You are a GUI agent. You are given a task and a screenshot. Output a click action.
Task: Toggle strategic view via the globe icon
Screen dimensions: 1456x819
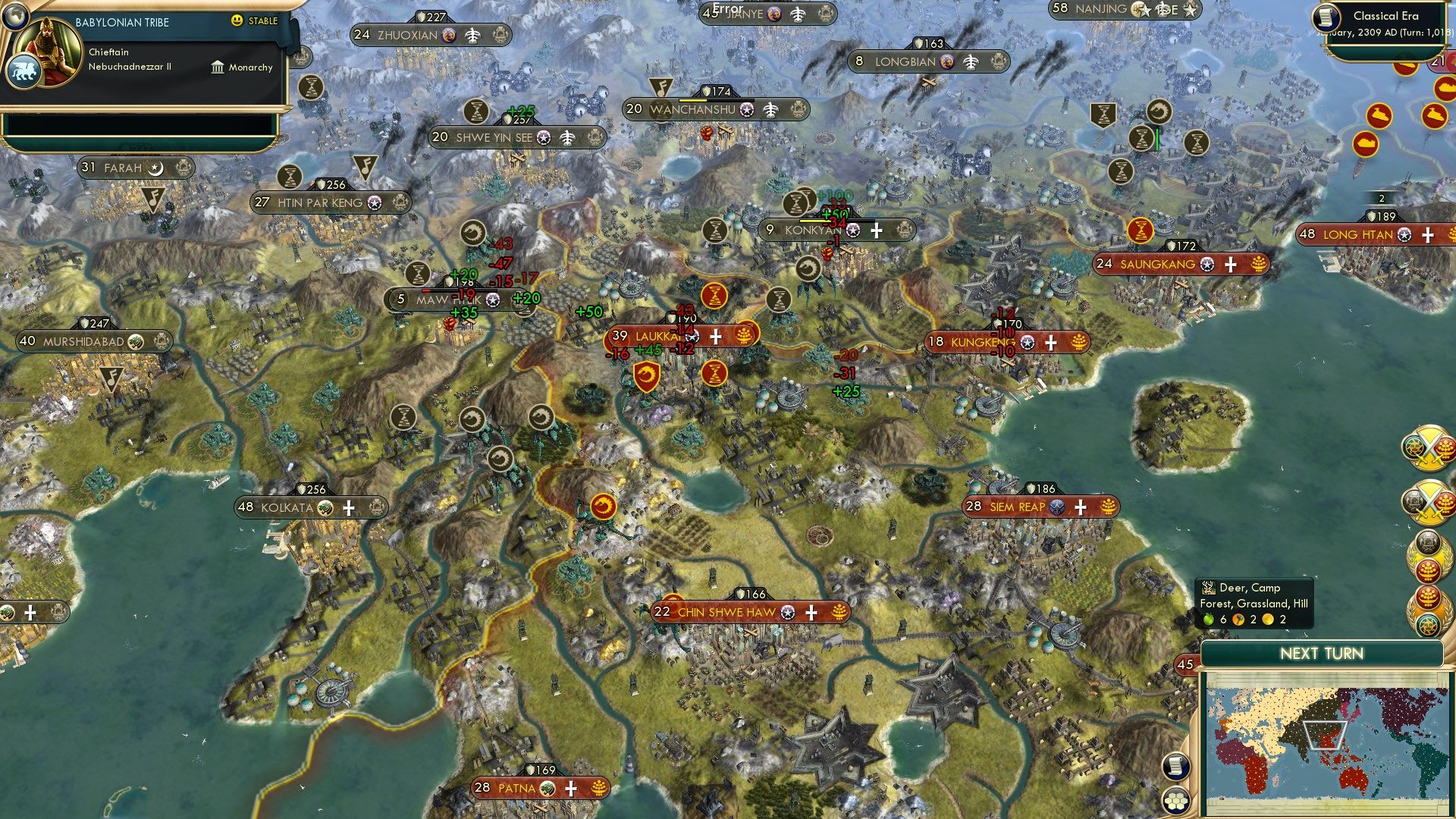point(15,17)
